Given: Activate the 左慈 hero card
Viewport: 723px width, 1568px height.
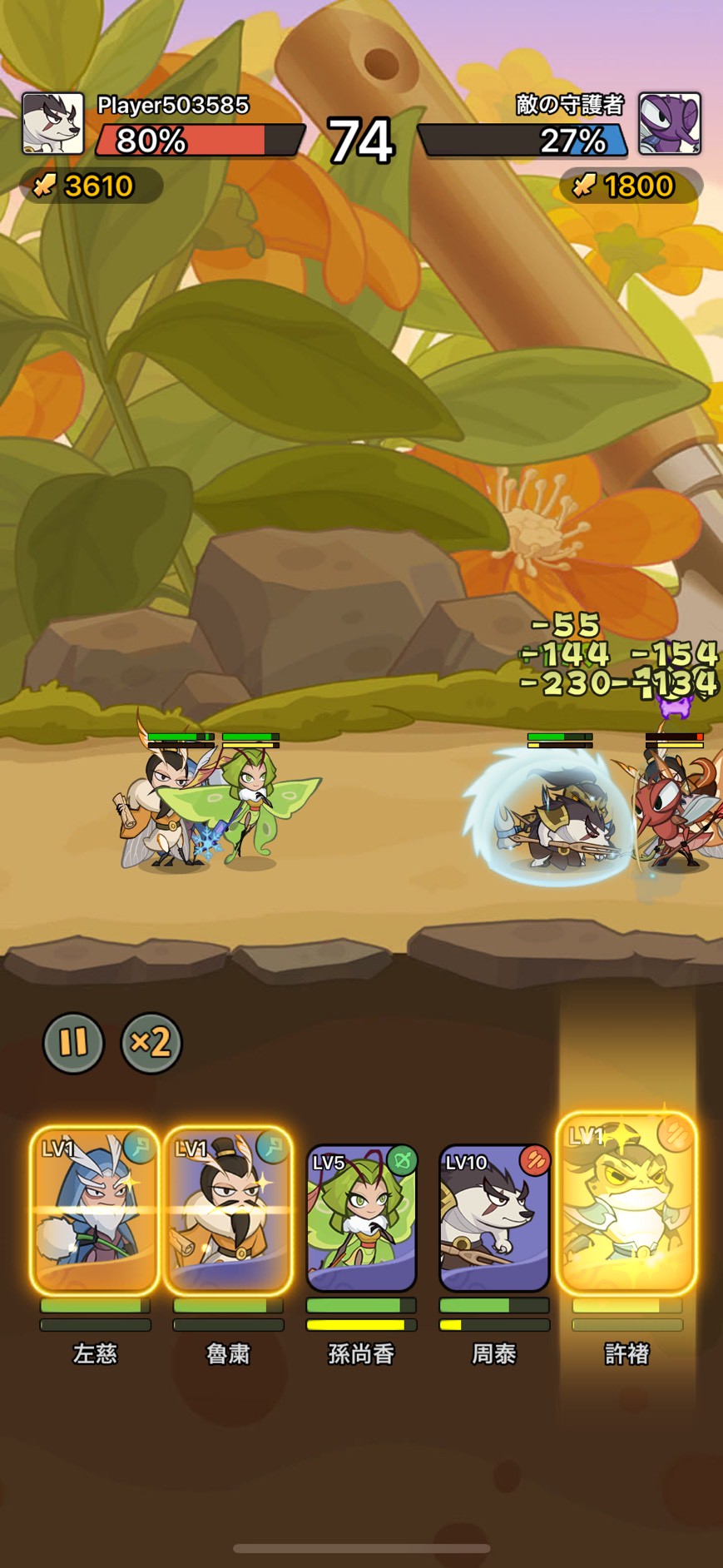Looking at the screenshot, I should [95, 1210].
